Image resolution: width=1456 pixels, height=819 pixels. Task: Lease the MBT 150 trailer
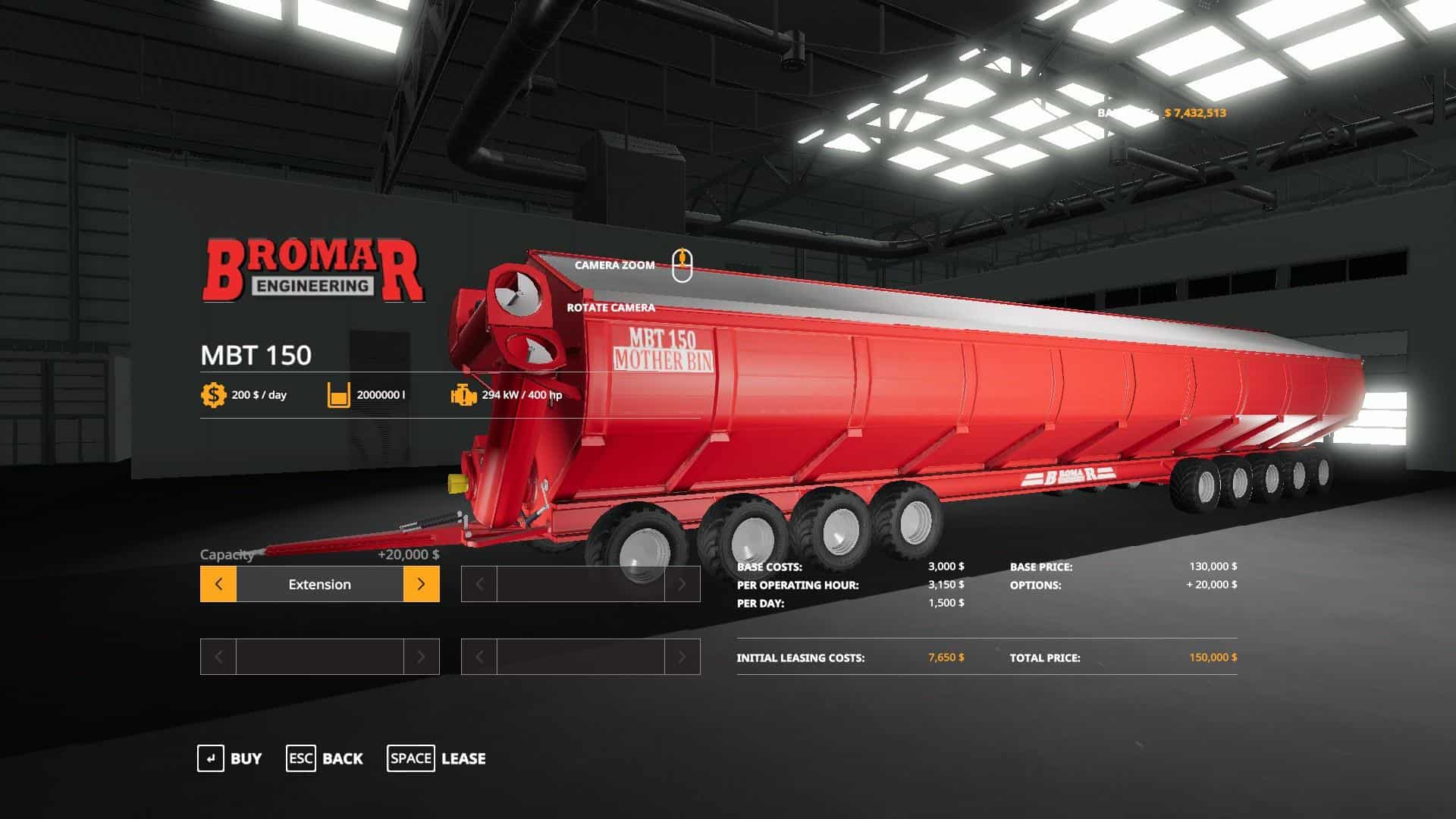[437, 758]
